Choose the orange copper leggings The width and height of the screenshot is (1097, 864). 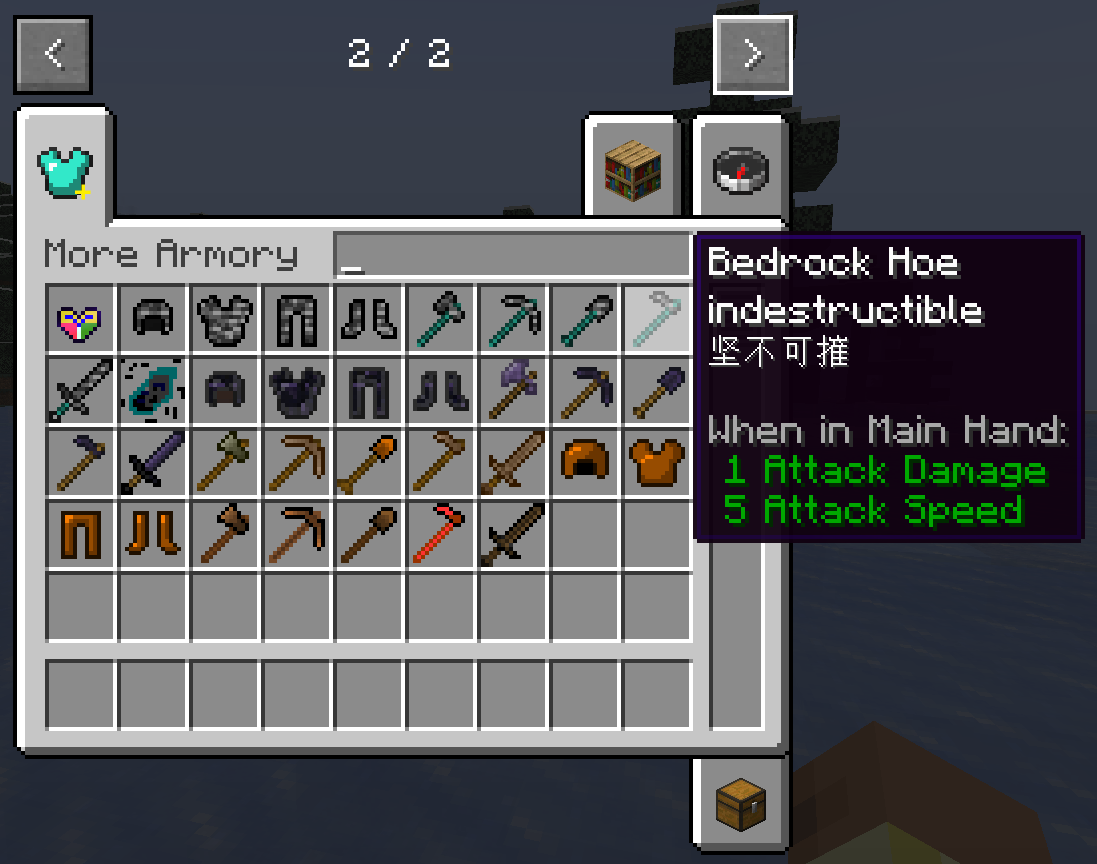click(81, 535)
